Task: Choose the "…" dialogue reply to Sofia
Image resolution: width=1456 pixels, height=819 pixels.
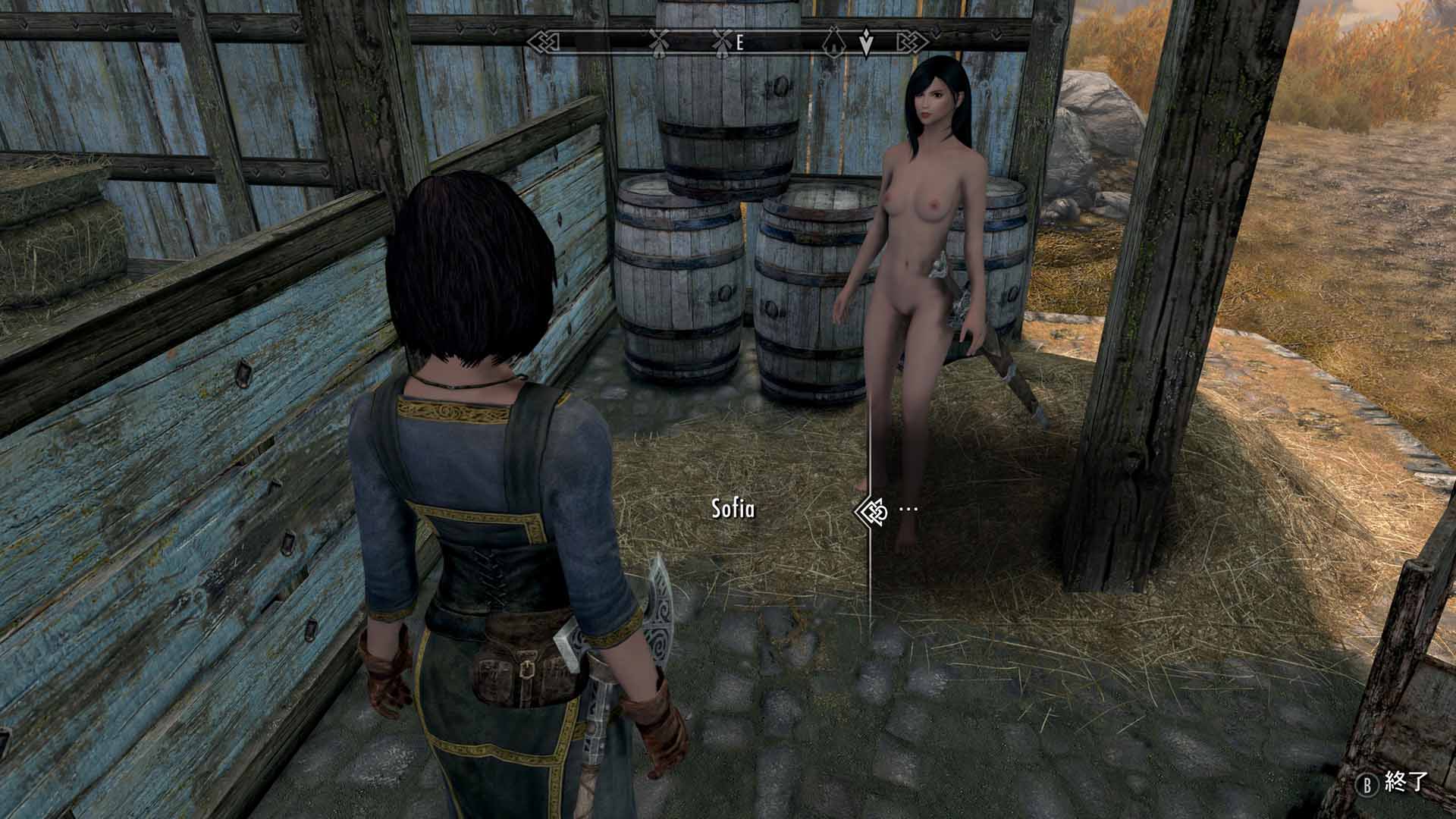Action: [908, 509]
